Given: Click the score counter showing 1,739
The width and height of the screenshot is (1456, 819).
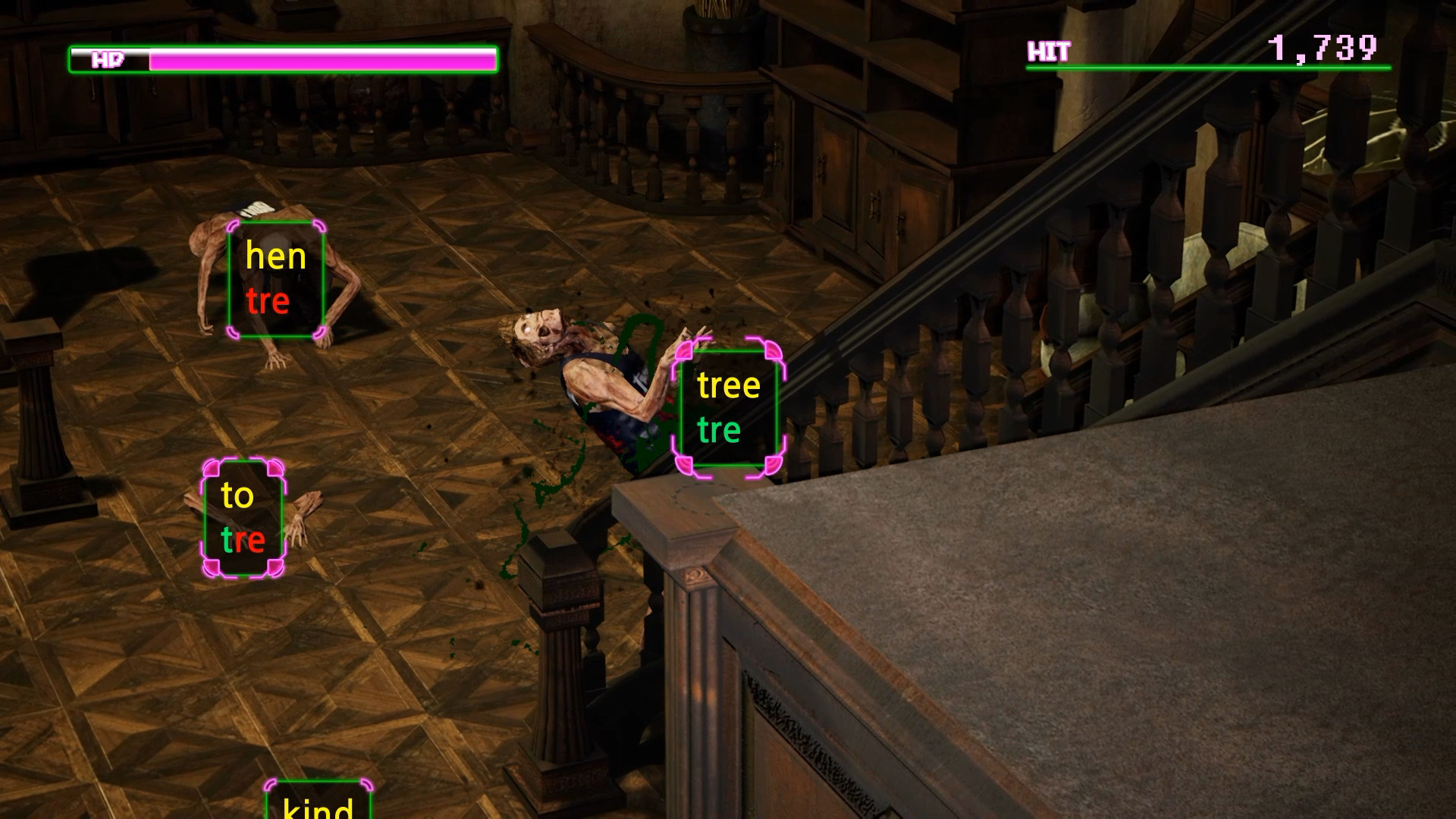Looking at the screenshot, I should [1323, 49].
